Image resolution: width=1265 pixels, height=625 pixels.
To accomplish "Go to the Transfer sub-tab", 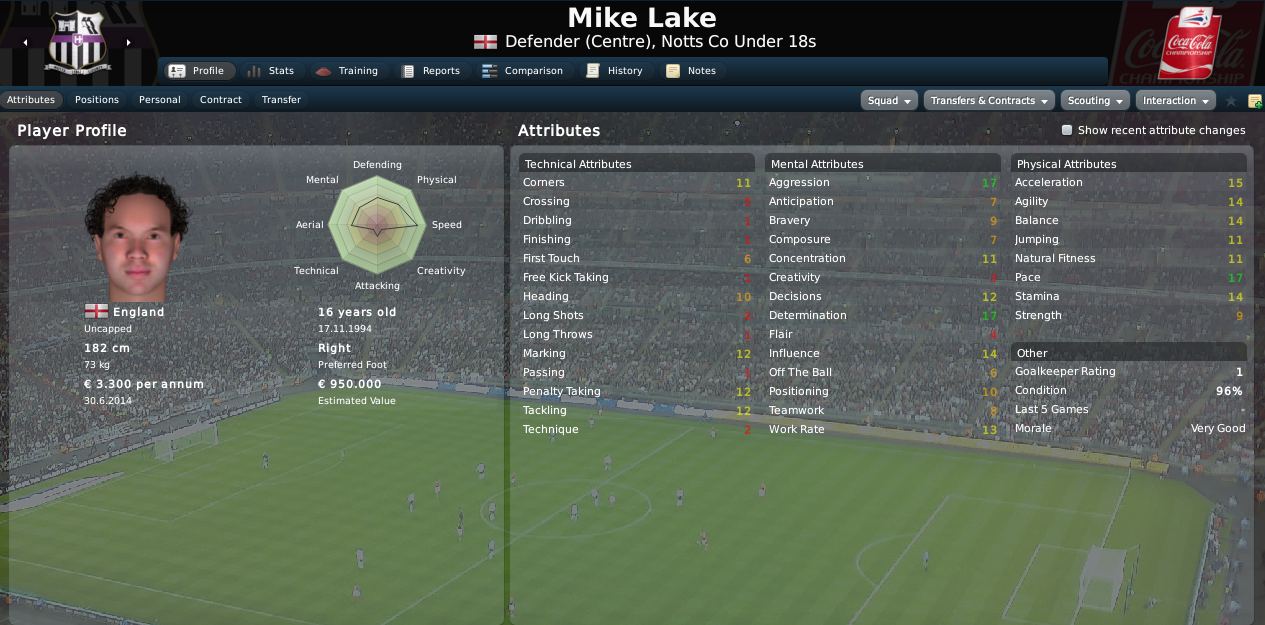I will point(281,100).
